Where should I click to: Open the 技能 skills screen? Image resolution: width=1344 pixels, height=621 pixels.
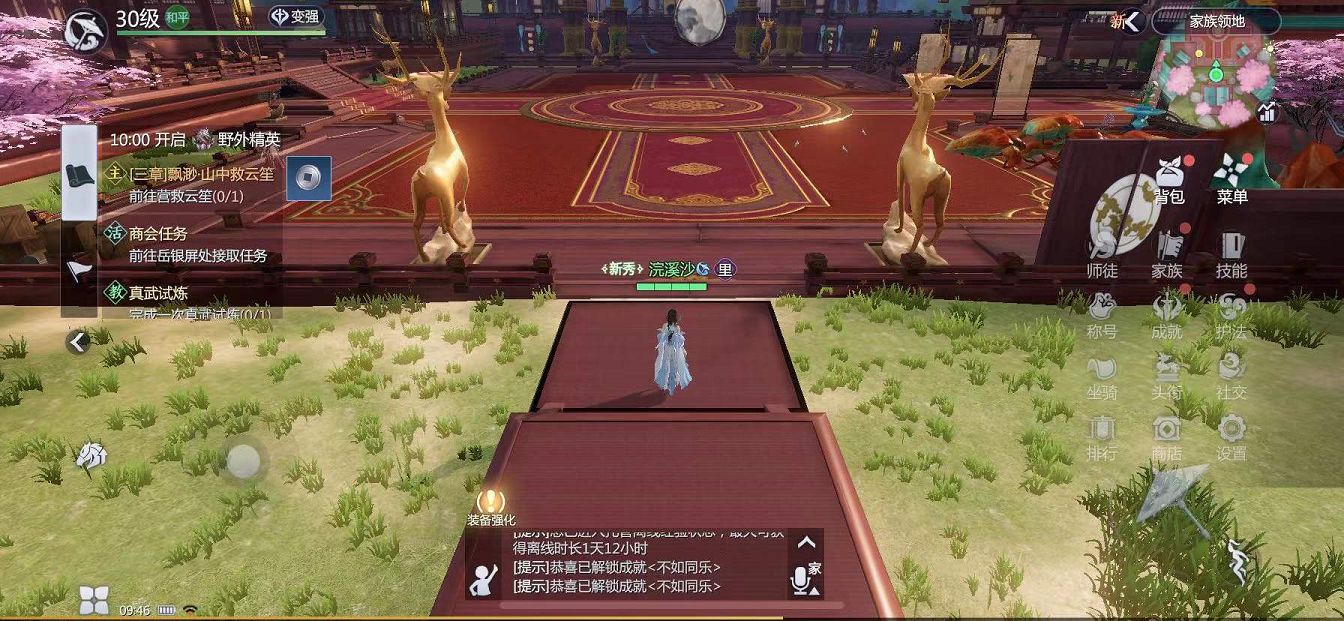pyautogui.click(x=1231, y=255)
